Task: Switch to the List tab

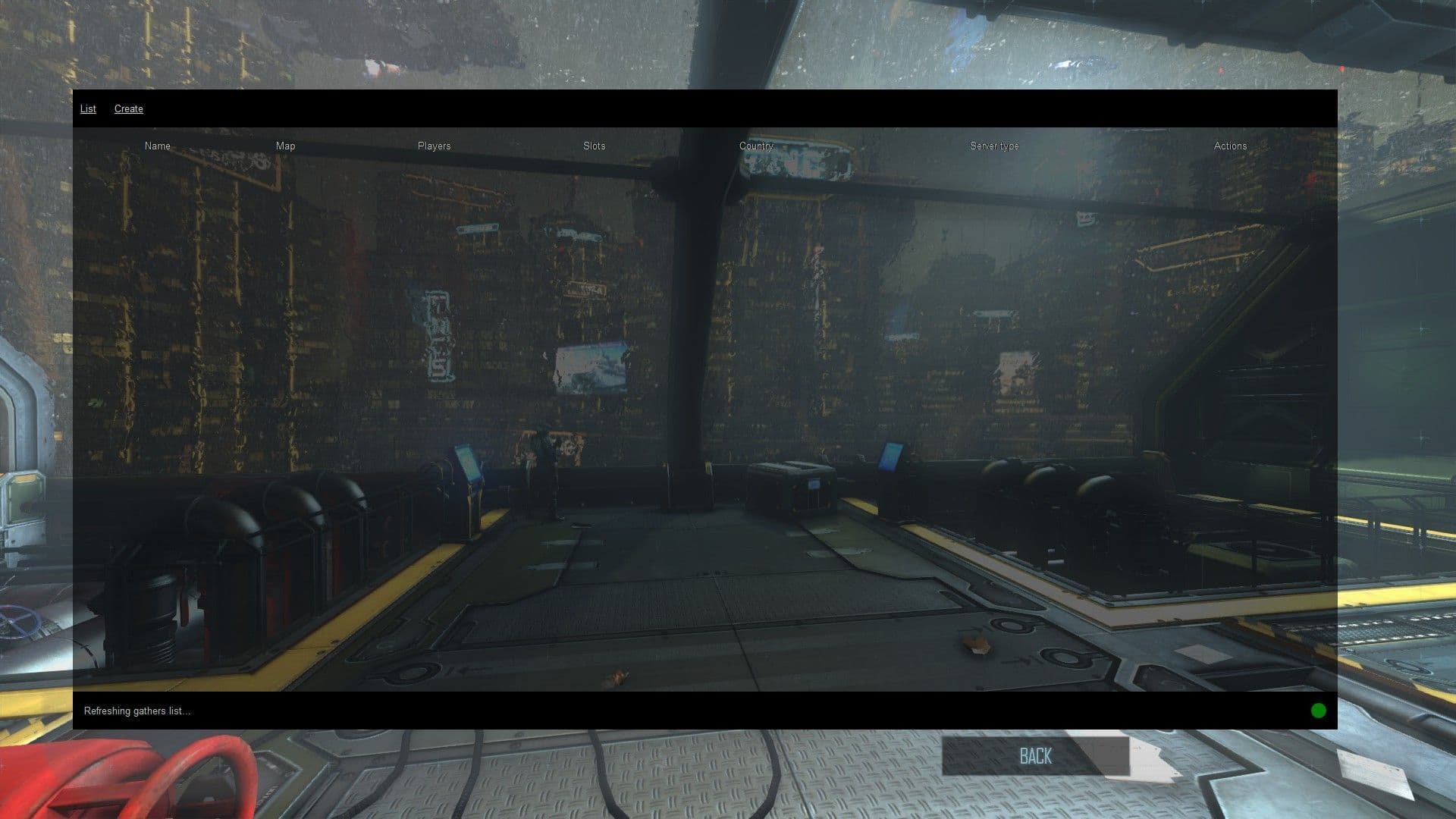Action: [88, 109]
